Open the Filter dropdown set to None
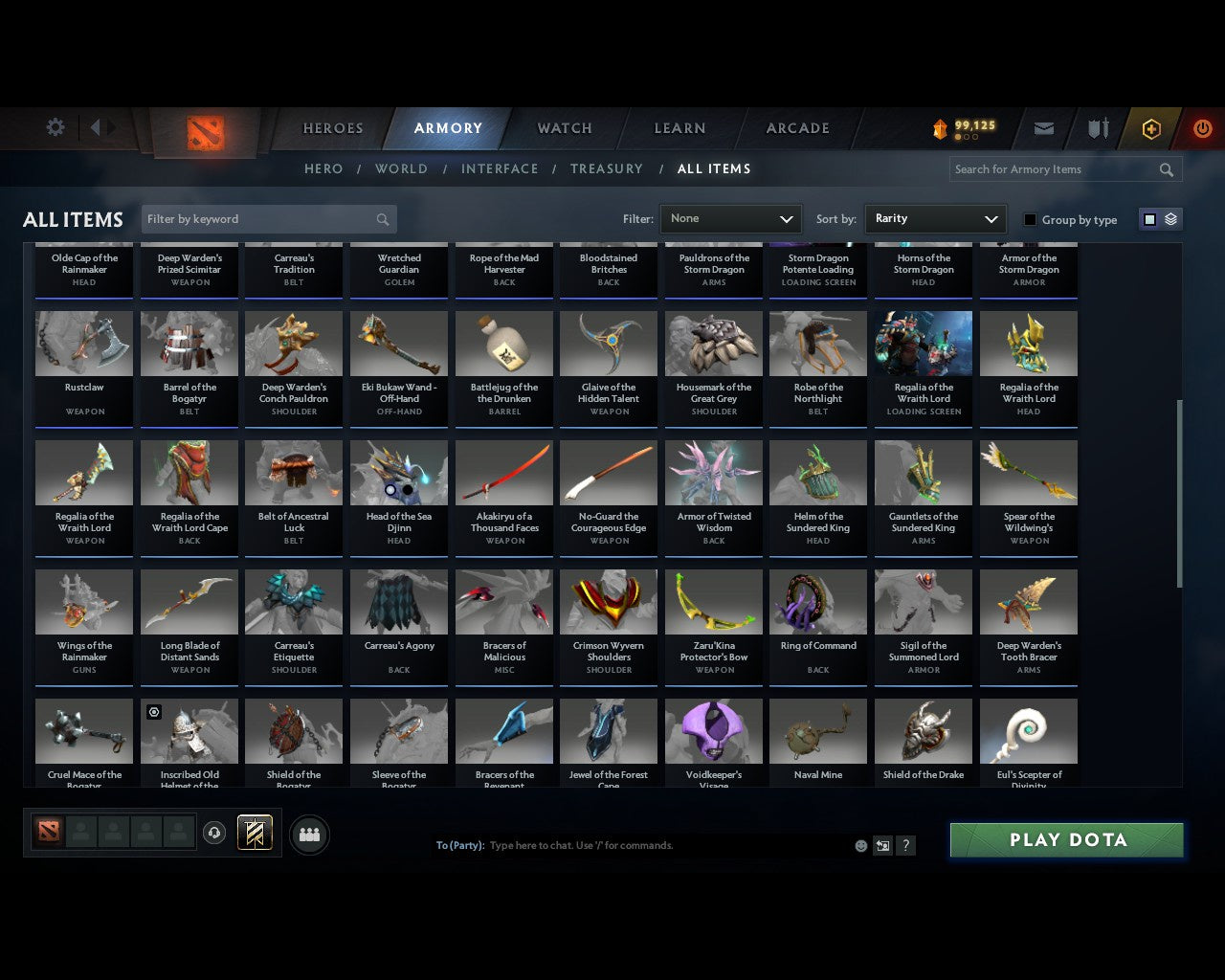The height and width of the screenshot is (980, 1225). click(x=730, y=218)
